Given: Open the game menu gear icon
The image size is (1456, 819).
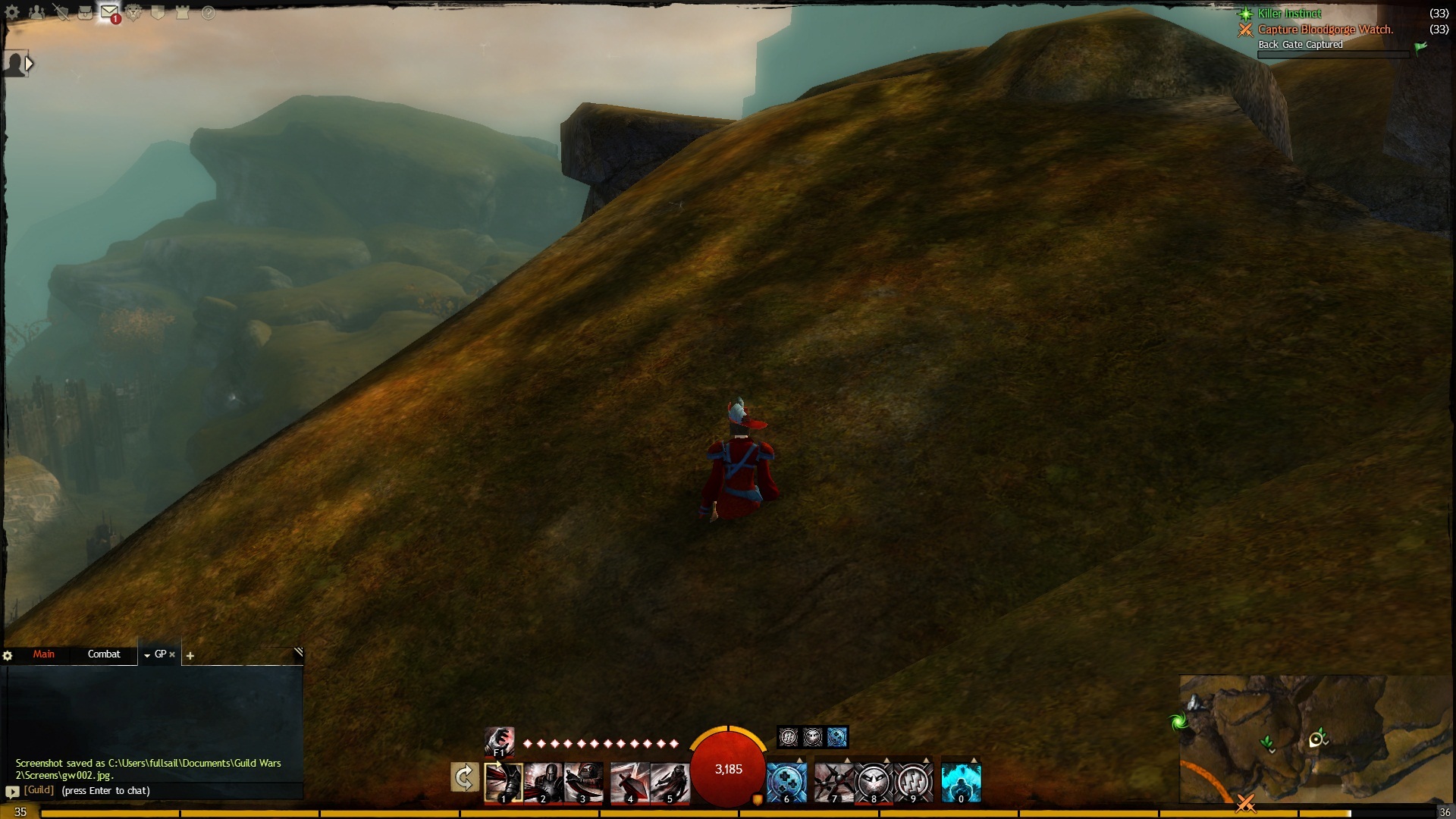Looking at the screenshot, I should click(12, 13).
